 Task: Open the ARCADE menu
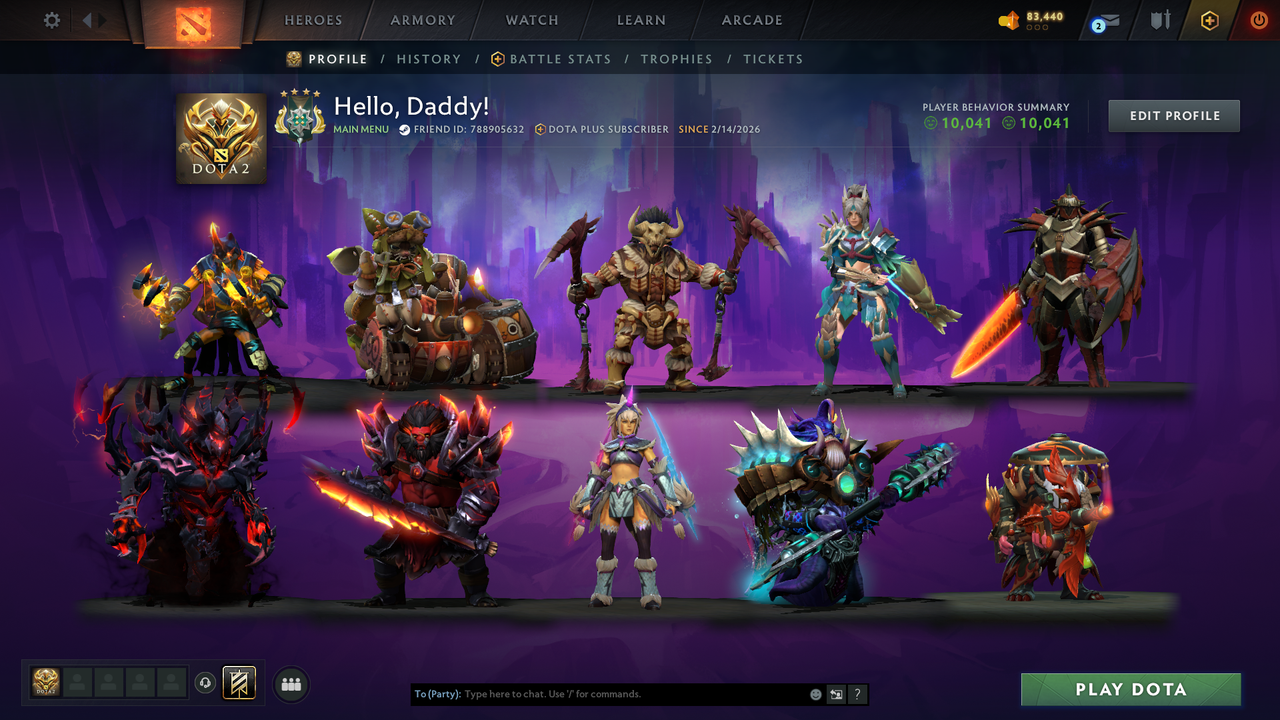coord(751,20)
